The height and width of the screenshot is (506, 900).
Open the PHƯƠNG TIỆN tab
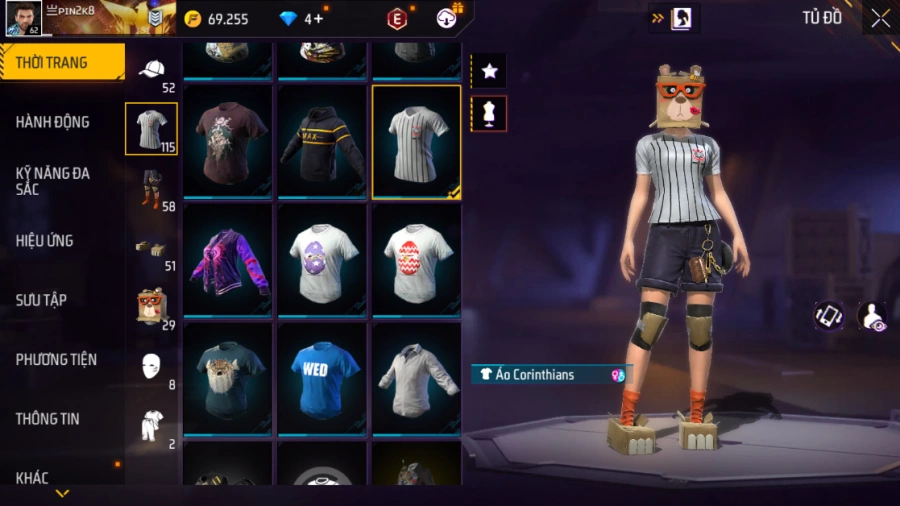(60, 359)
